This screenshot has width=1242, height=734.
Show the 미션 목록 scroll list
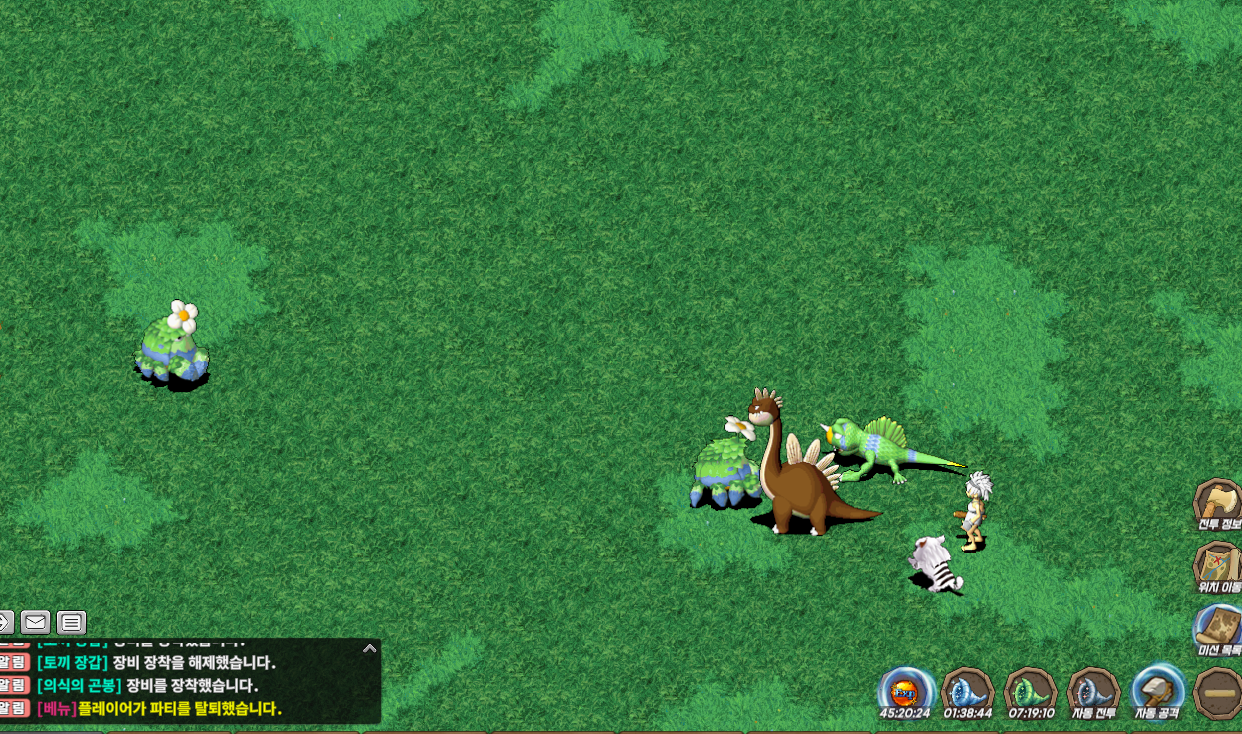1218,628
